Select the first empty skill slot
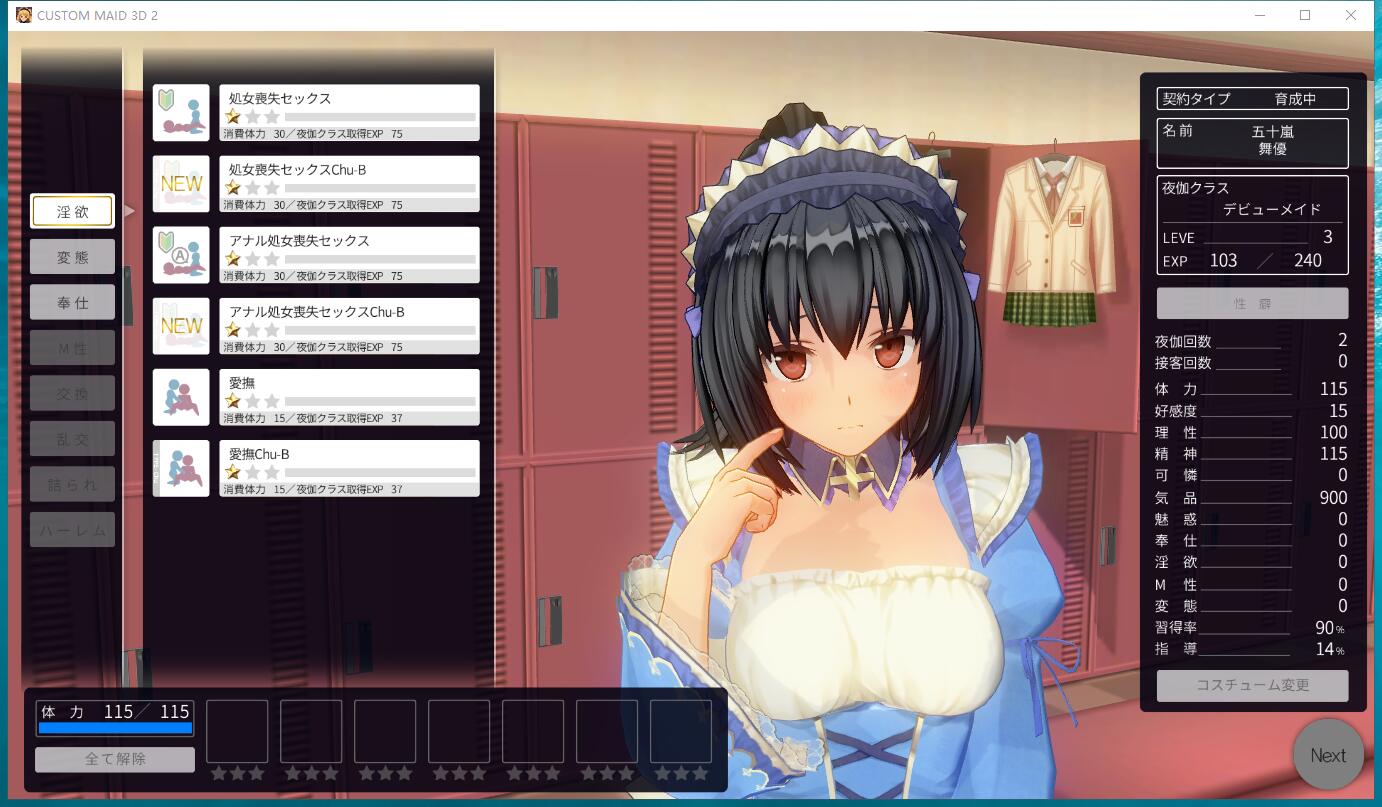The image size is (1382, 807). click(x=237, y=733)
